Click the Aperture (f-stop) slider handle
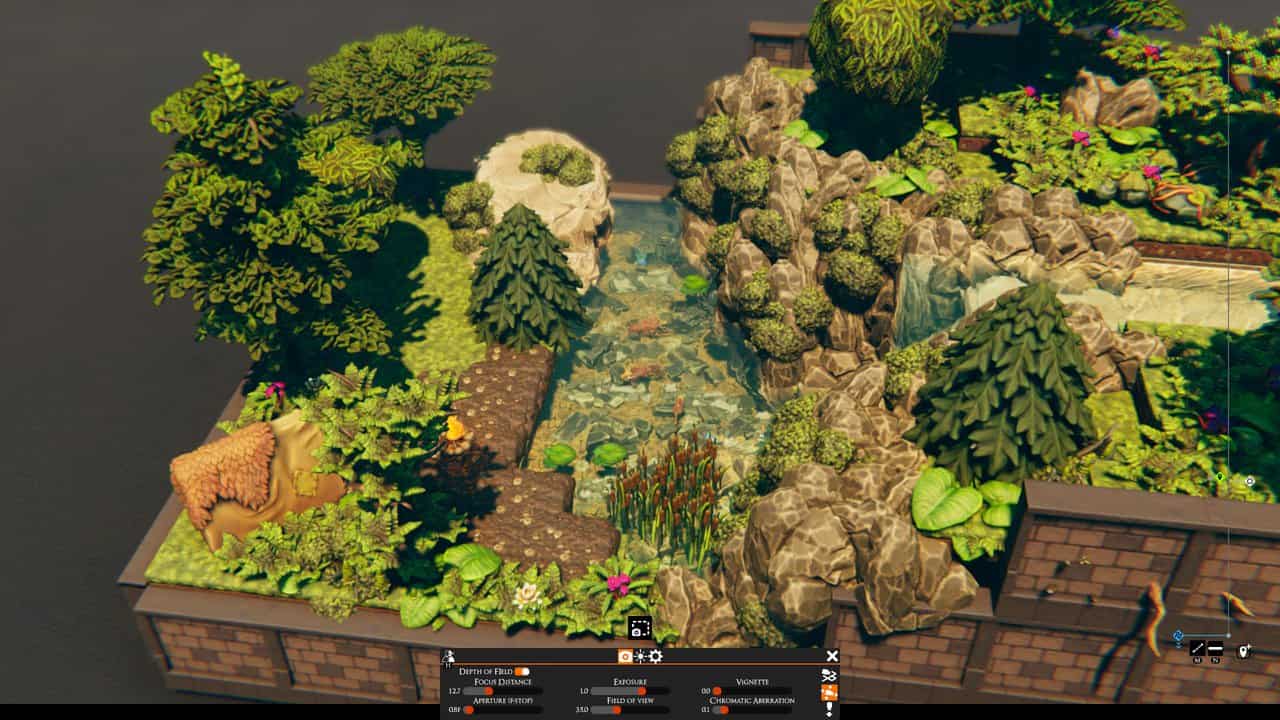 470,710
